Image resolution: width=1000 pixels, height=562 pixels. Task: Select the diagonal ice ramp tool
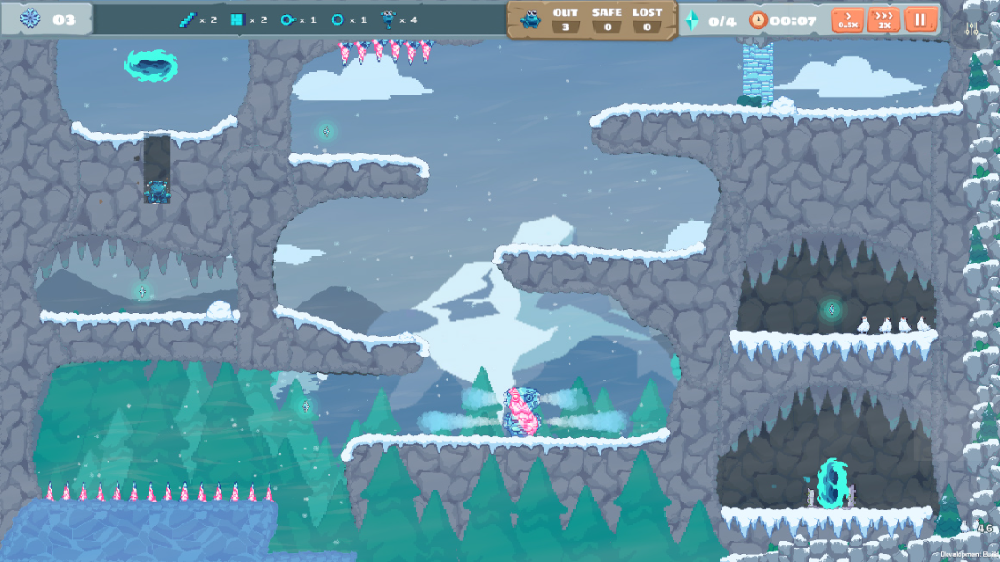click(x=187, y=19)
